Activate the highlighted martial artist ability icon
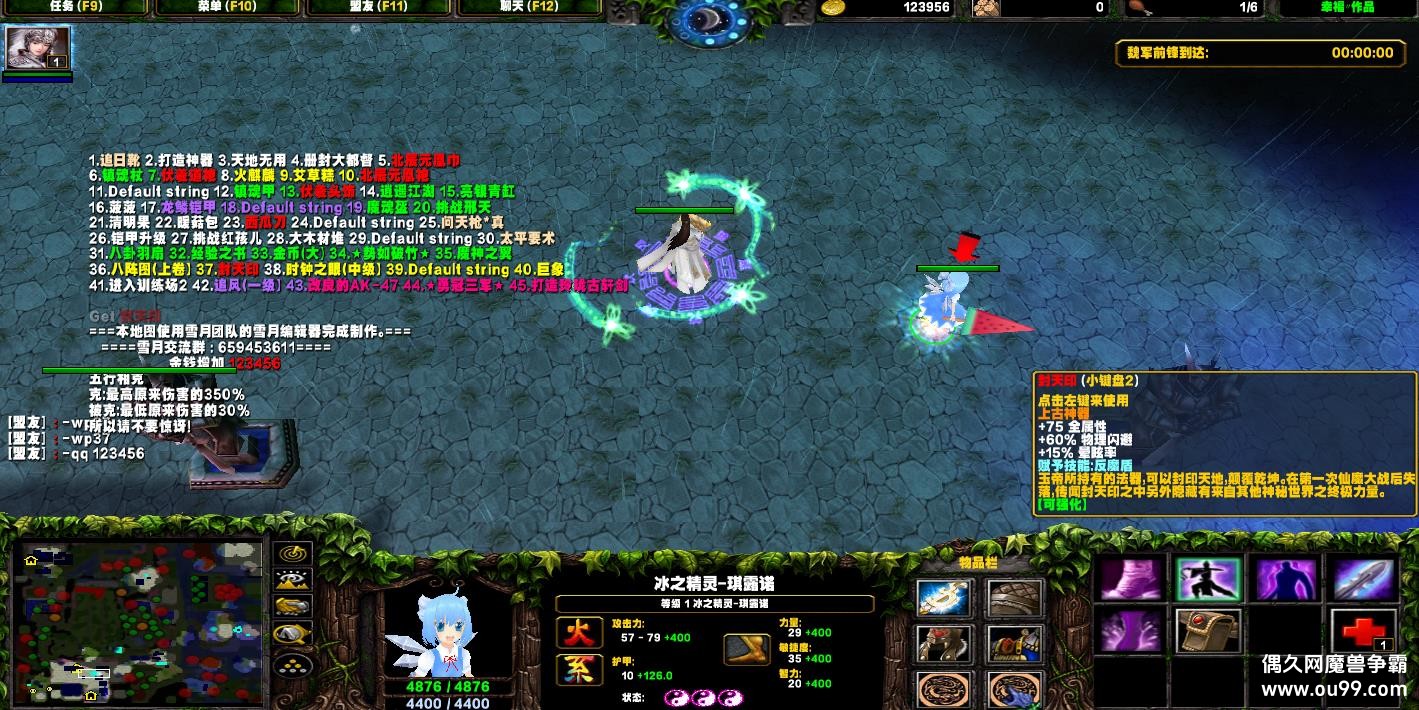The image size is (1419, 710). tap(1209, 579)
